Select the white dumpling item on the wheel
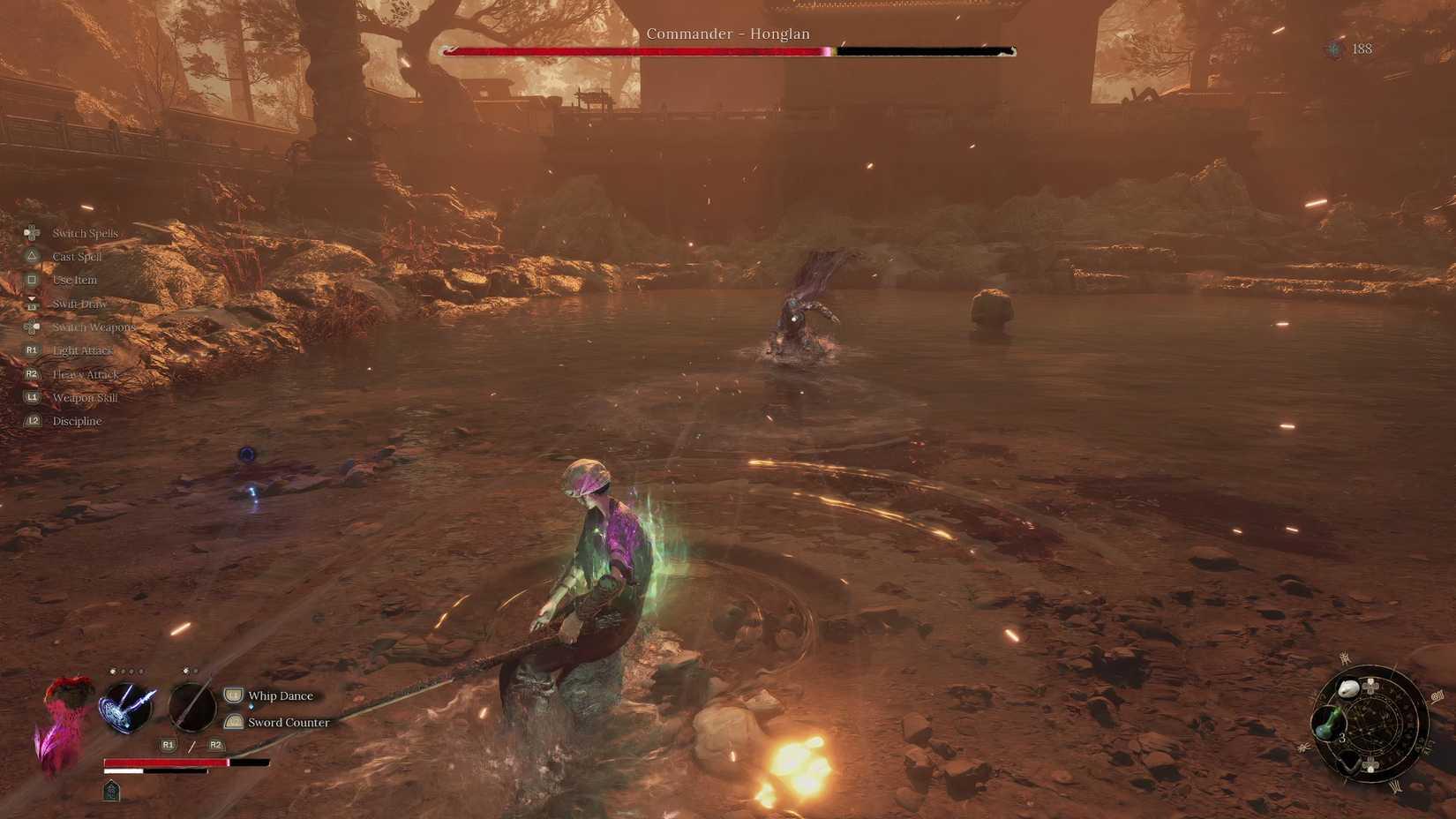1456x819 pixels. point(1348,688)
